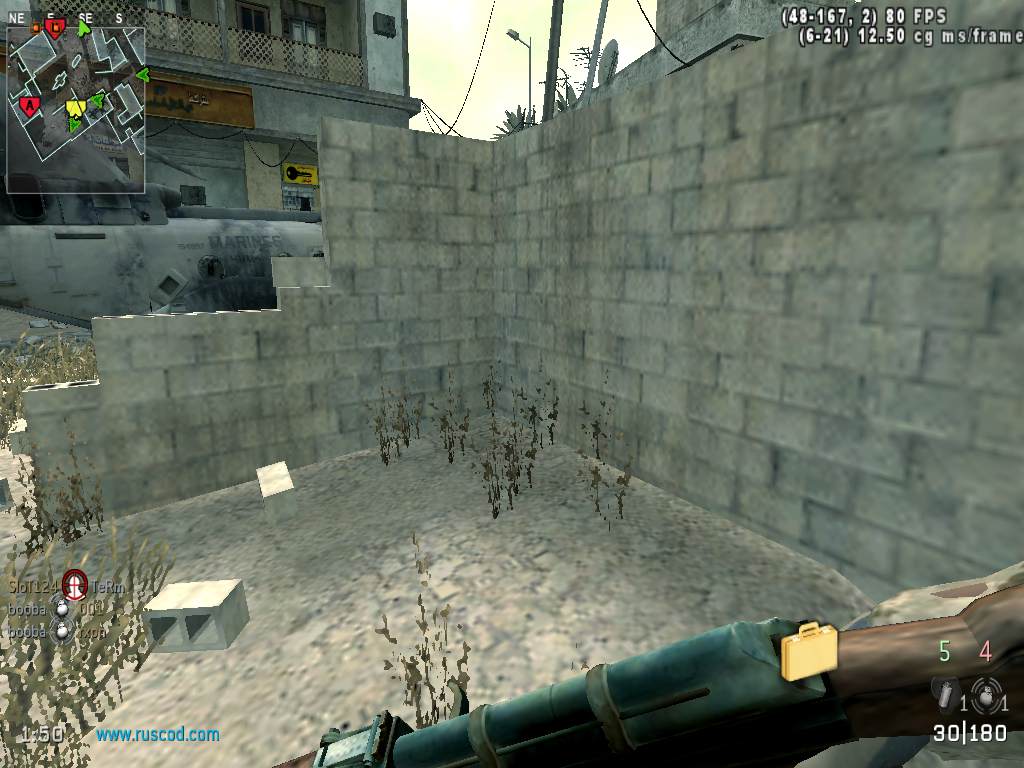Select the red A objective marker on minimap
Viewport: 1024px width, 768px height.
[30, 104]
